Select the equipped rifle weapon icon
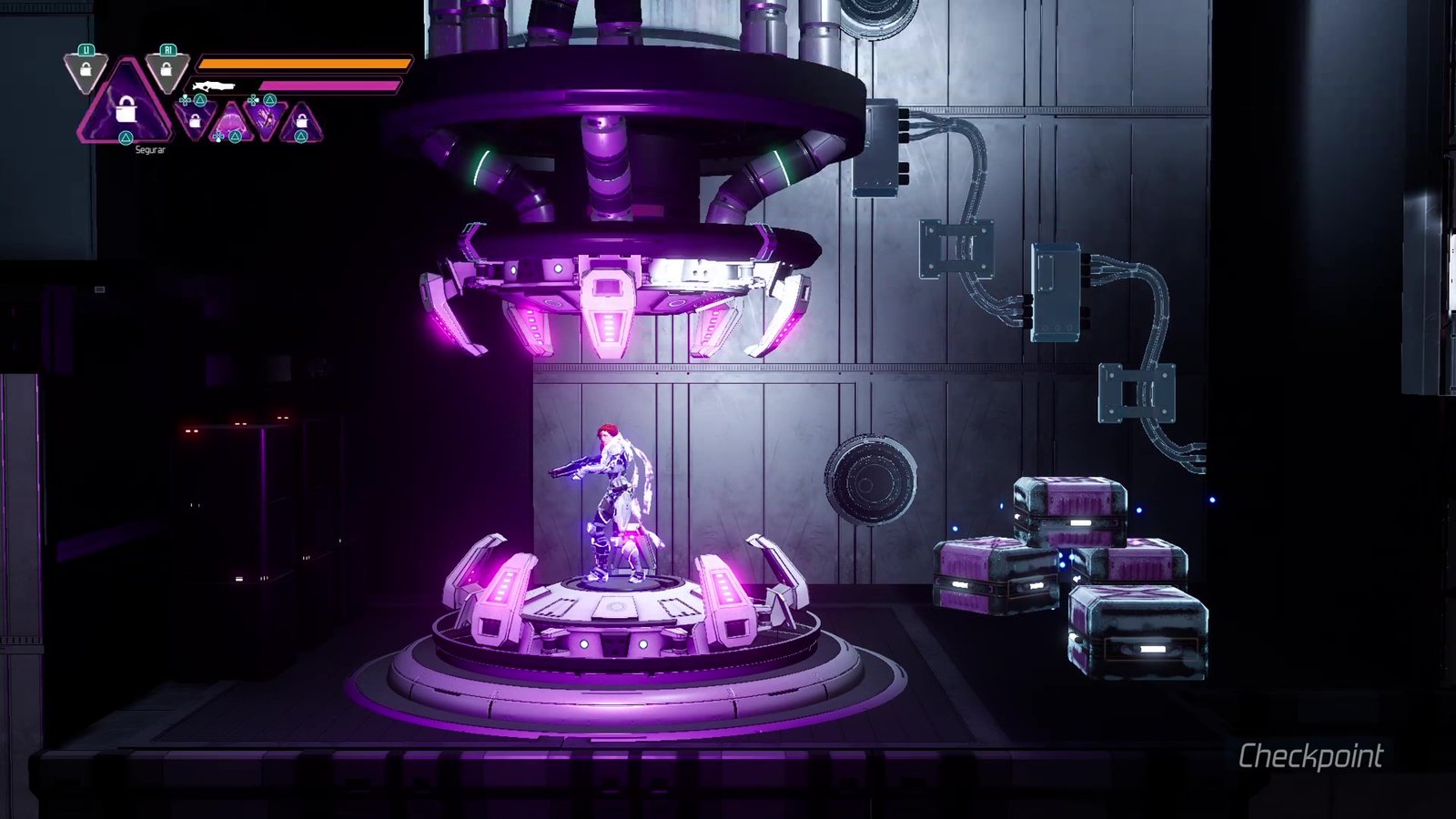Screen dimensions: 1456x819 (215, 86)
